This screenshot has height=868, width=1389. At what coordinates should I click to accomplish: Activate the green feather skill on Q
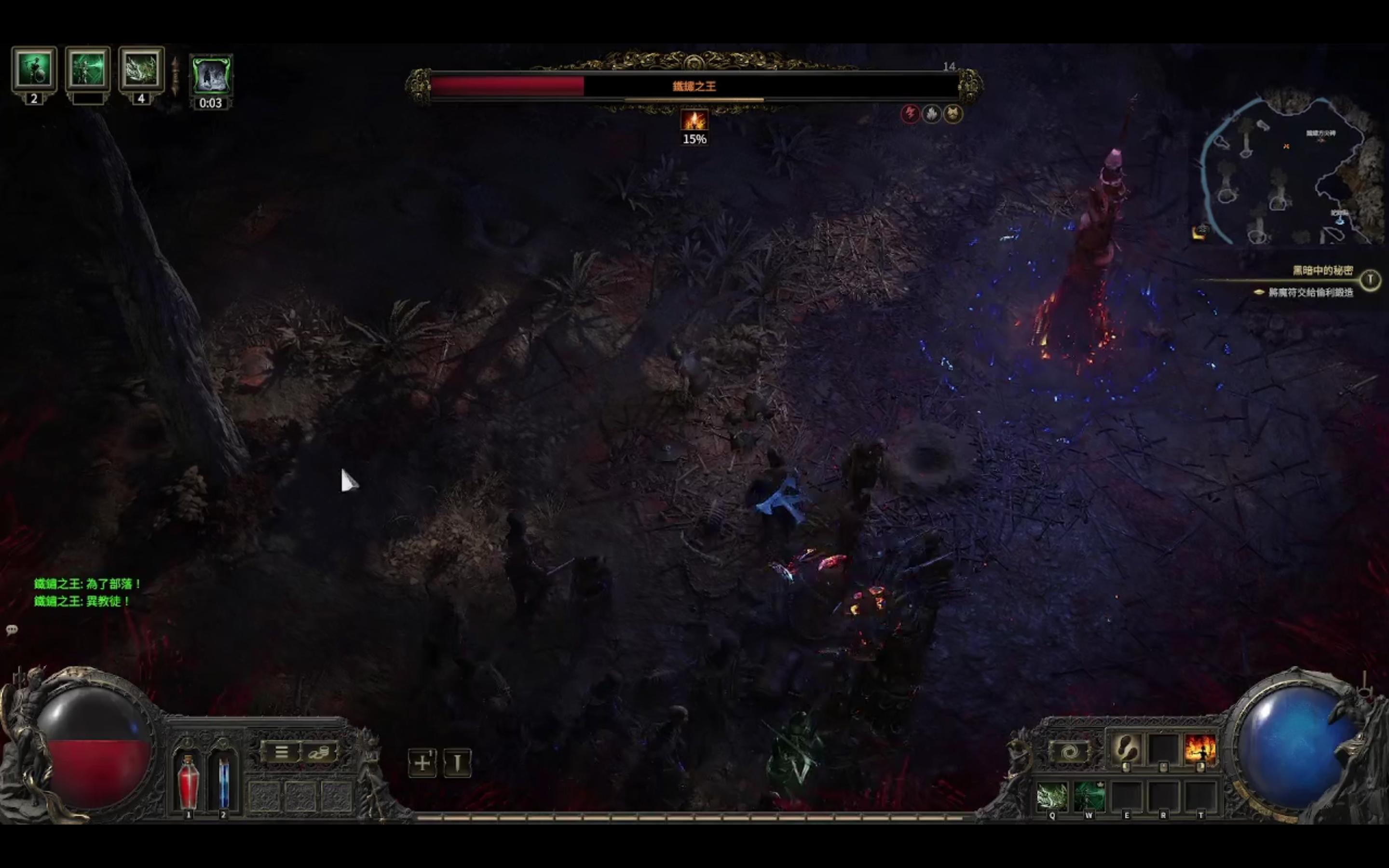point(1052,796)
